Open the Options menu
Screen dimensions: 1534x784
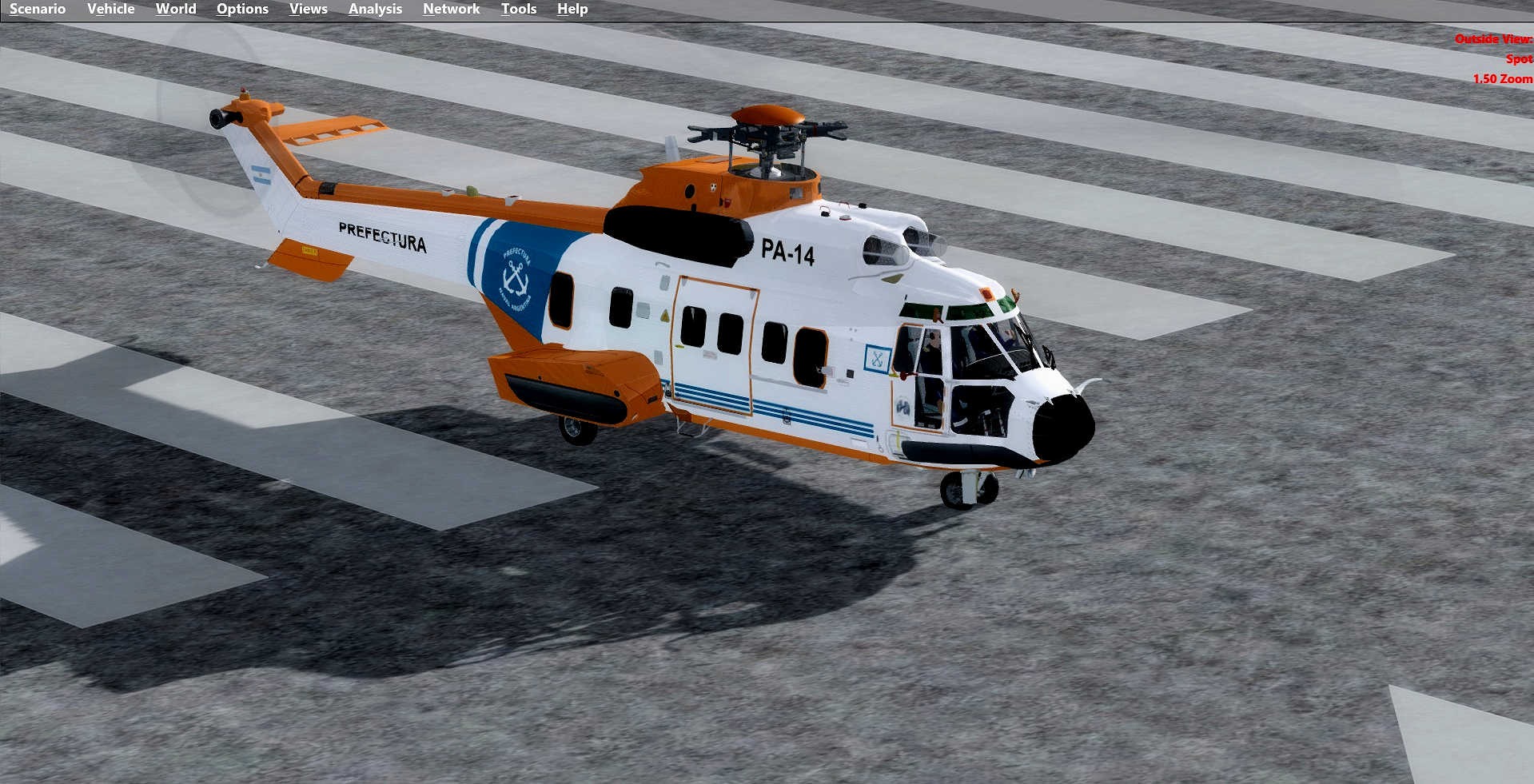pyautogui.click(x=242, y=9)
